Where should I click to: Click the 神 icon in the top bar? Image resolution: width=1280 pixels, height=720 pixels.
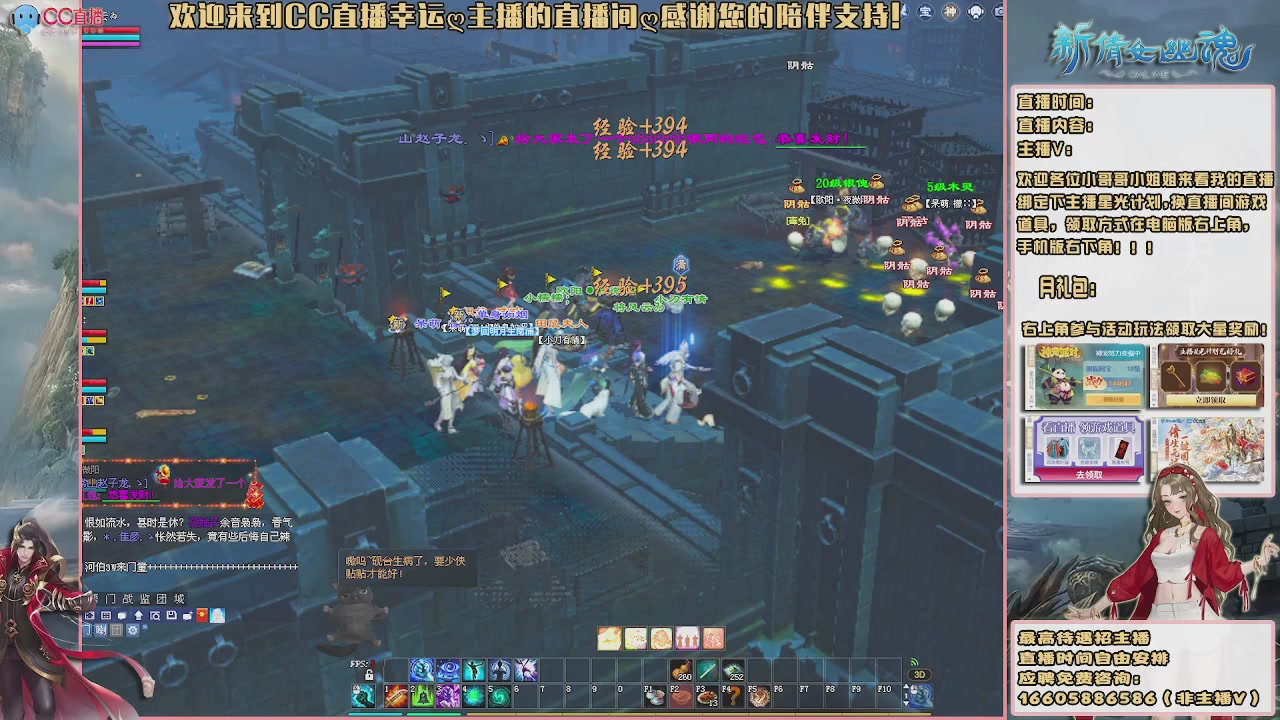[x=951, y=12]
